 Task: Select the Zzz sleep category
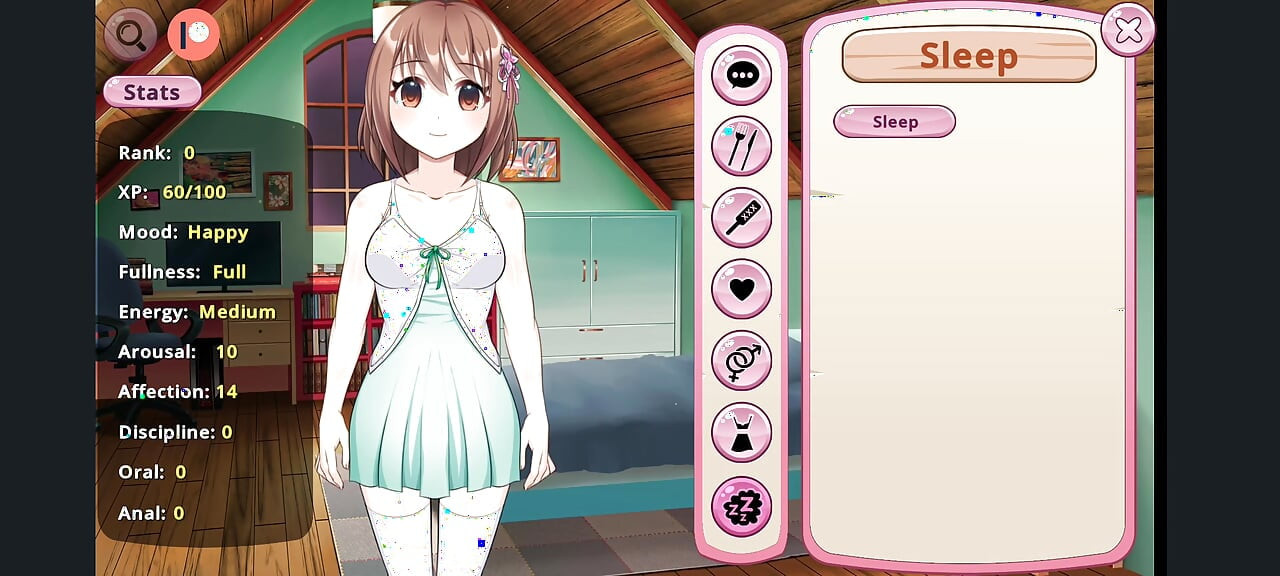pyautogui.click(x=741, y=507)
